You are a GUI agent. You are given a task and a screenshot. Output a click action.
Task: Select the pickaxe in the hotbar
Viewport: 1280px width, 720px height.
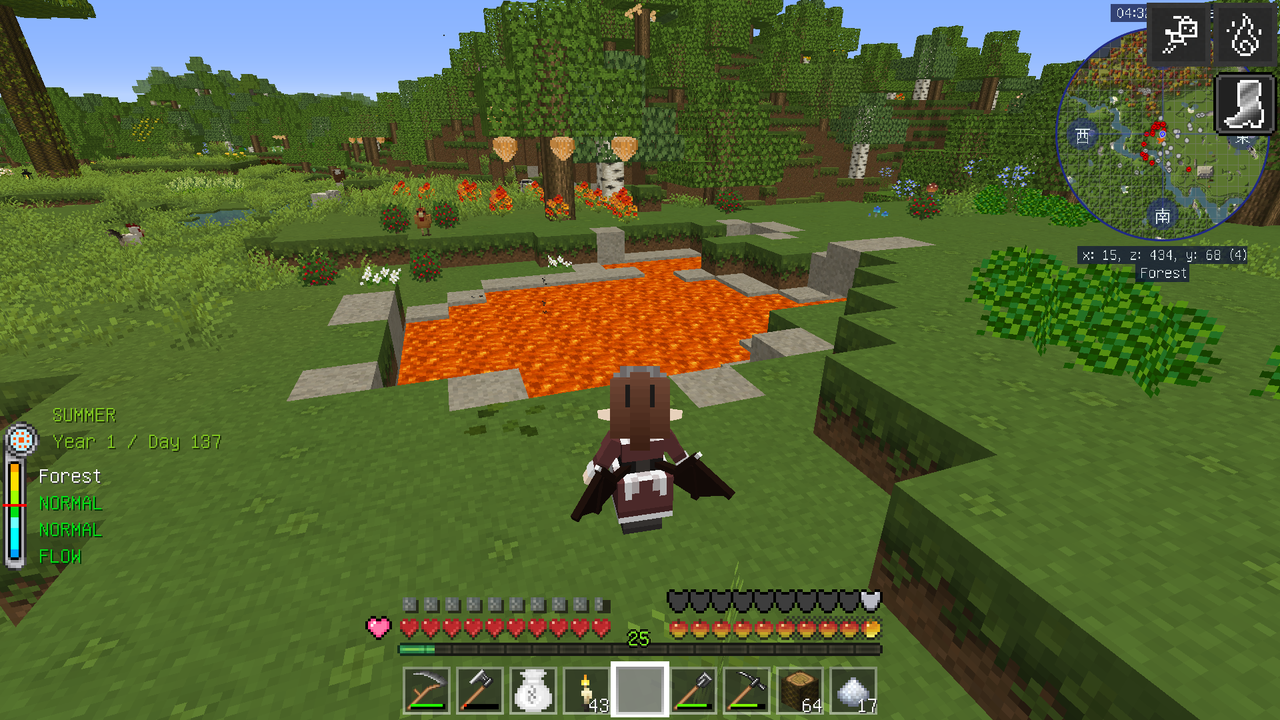749,688
